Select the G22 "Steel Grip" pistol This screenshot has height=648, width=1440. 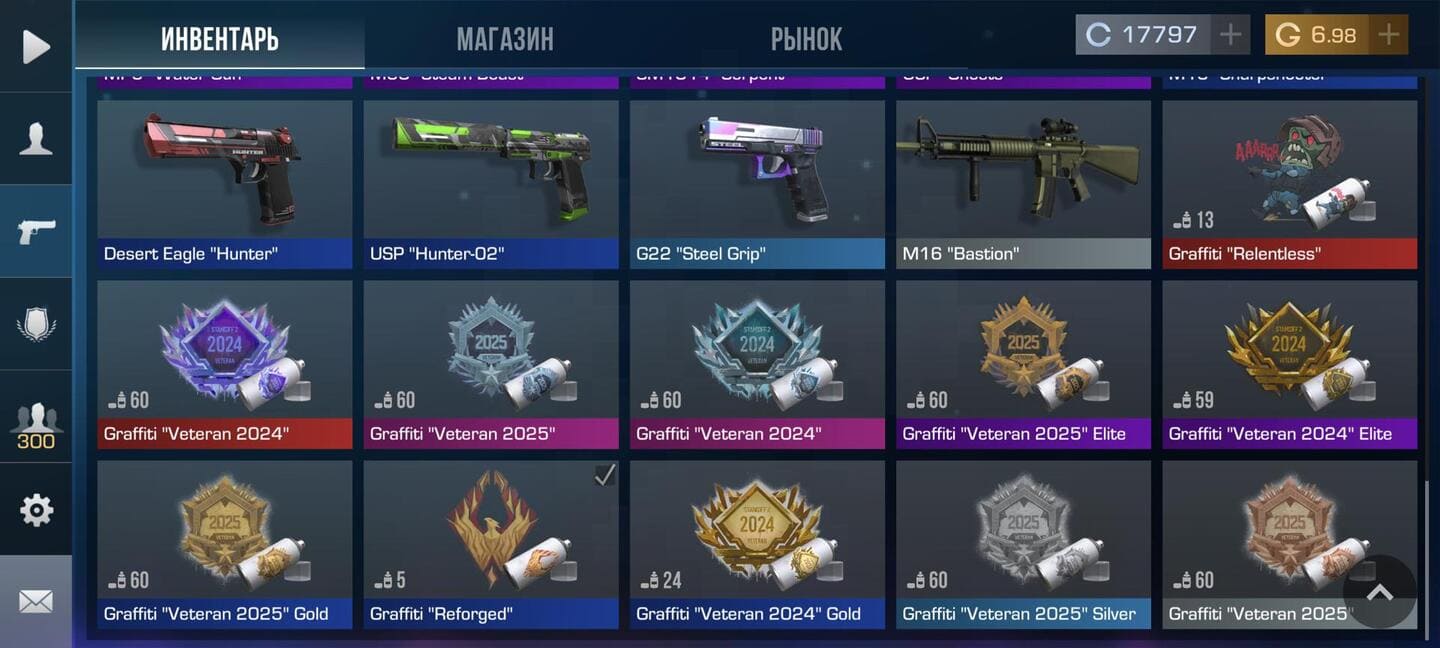point(757,184)
